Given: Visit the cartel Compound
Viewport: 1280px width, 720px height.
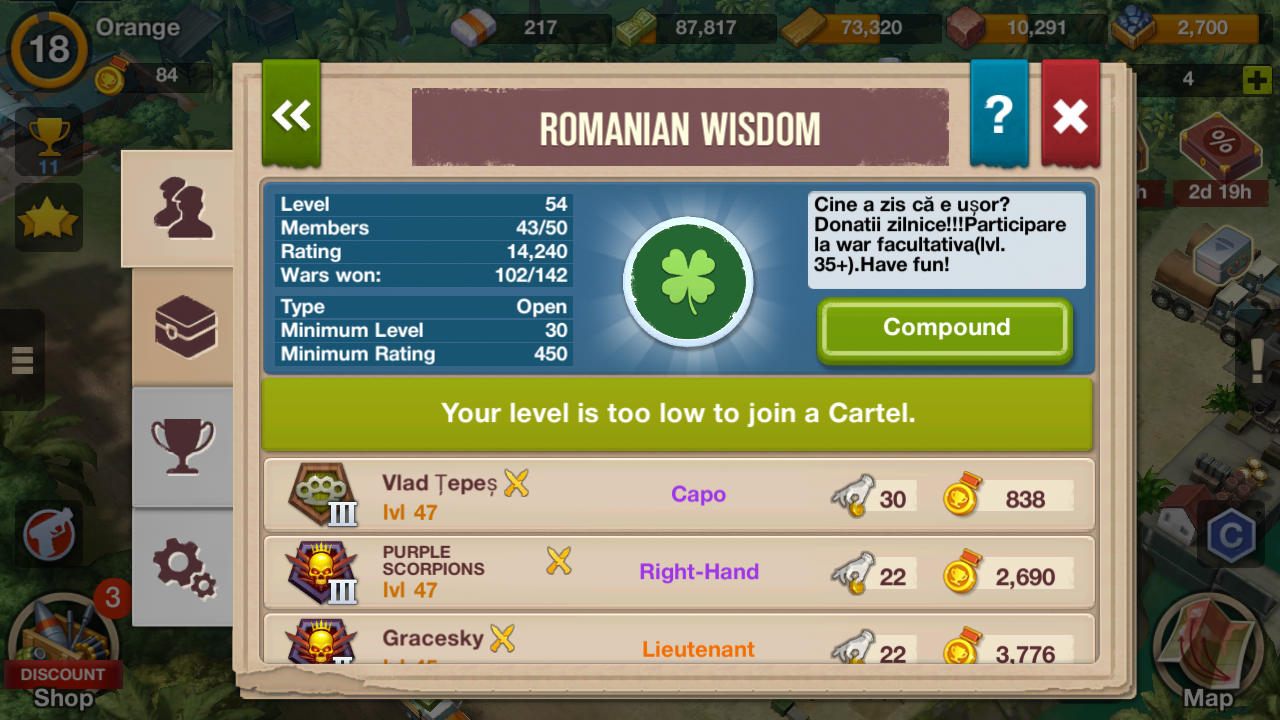Looking at the screenshot, I should [945, 329].
